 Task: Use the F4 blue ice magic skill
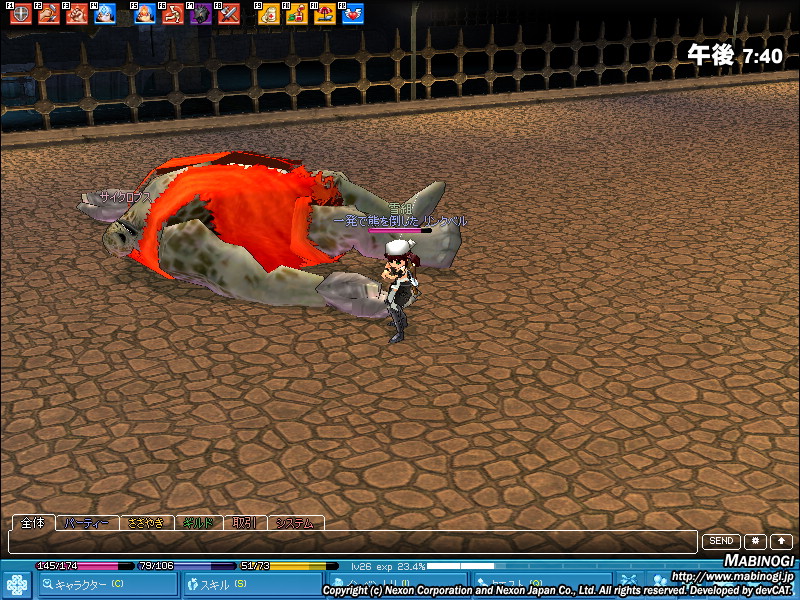point(104,15)
